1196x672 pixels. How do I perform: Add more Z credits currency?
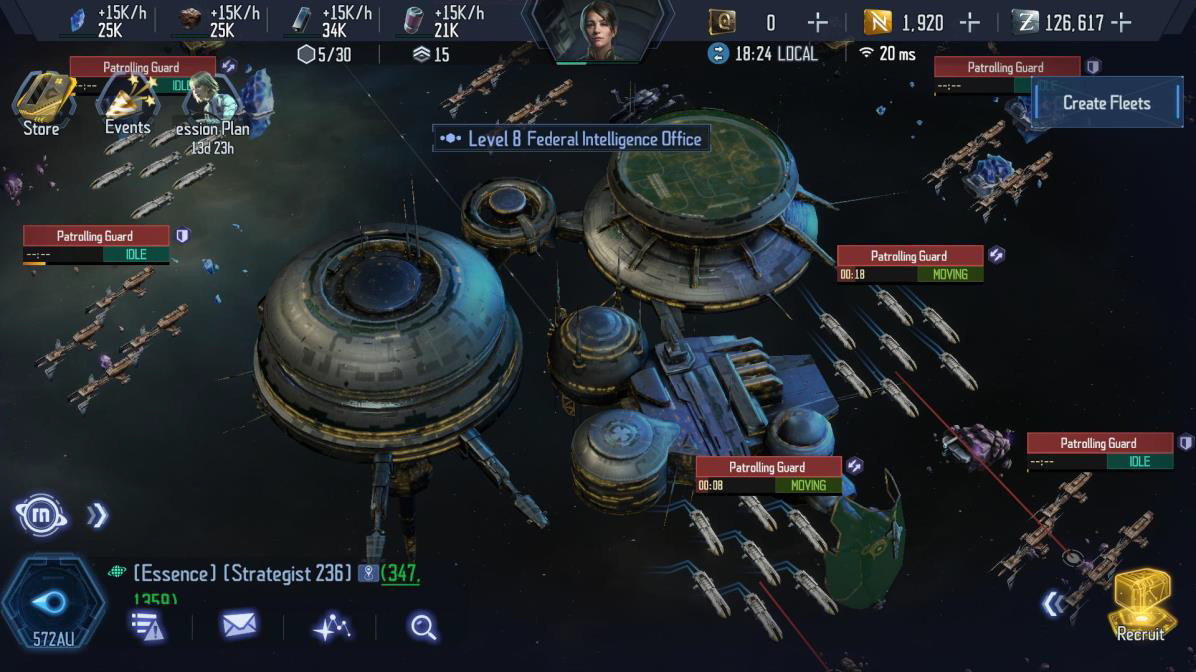coord(1121,23)
